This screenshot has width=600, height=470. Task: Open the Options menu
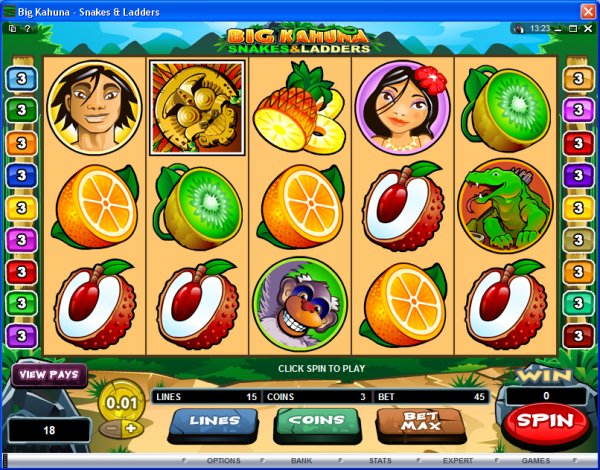point(223,461)
